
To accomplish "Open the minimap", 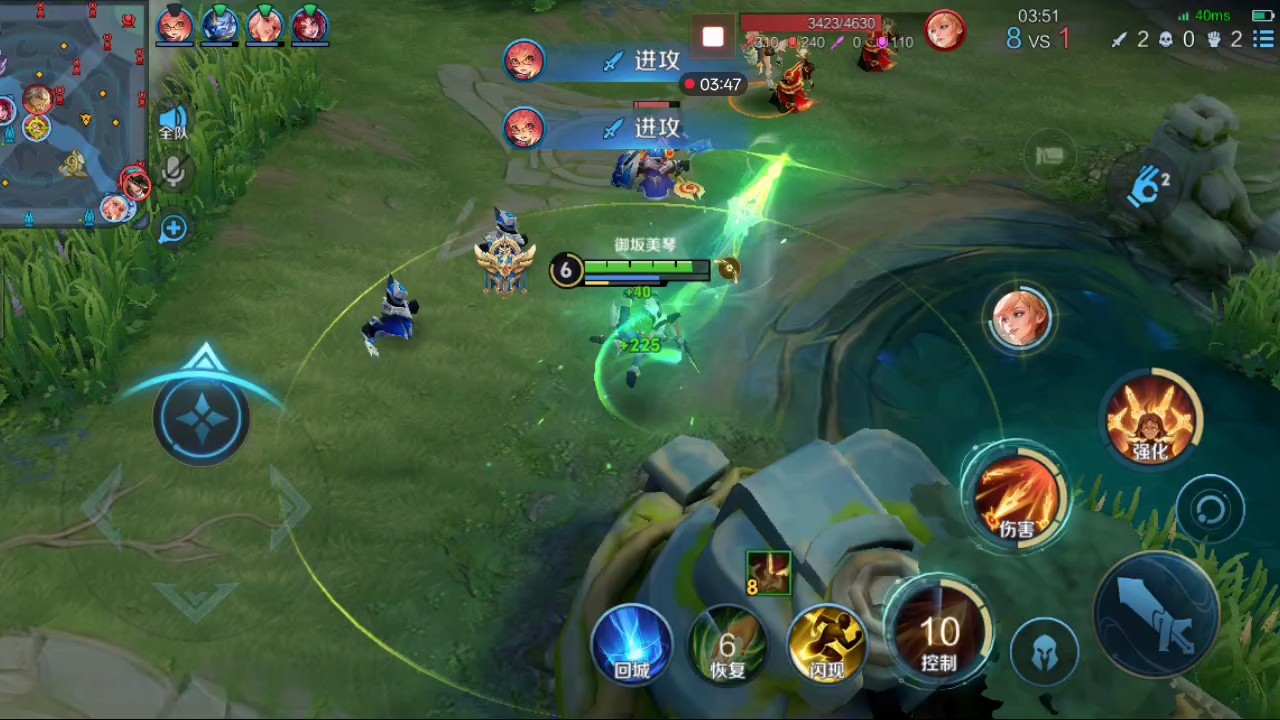I will (x=72, y=110).
